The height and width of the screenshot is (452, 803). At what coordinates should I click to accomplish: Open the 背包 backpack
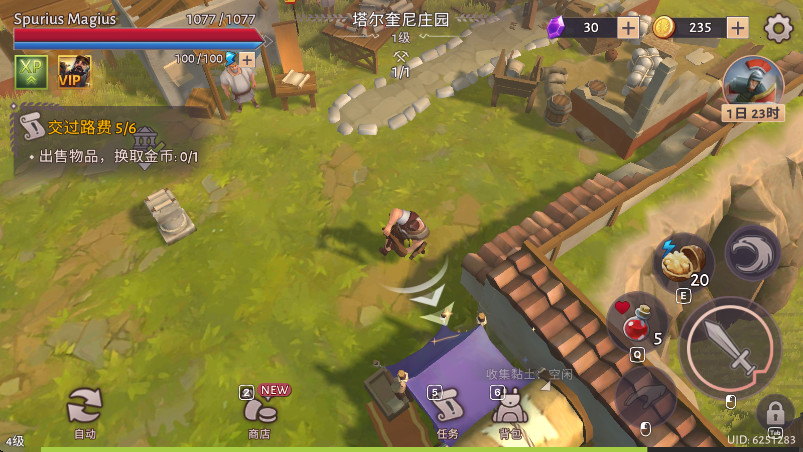pyautogui.click(x=511, y=410)
